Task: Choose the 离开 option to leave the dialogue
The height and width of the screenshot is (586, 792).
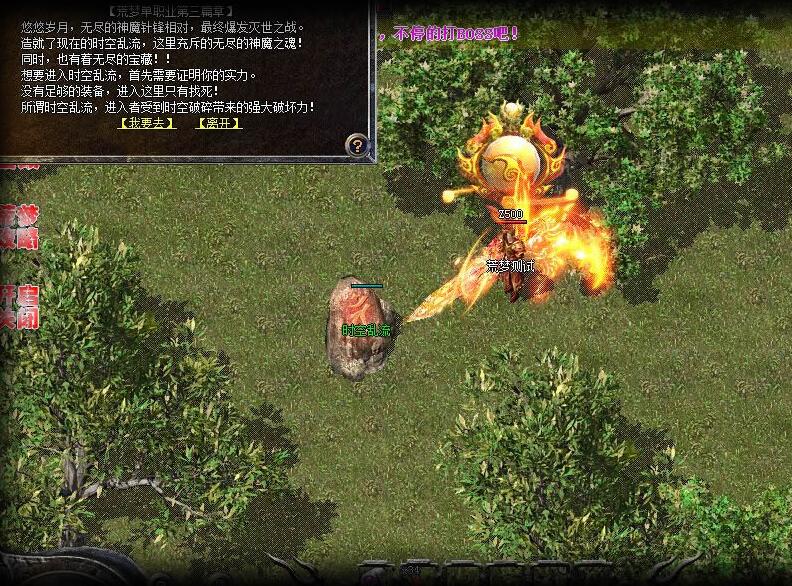Action: click(219, 123)
